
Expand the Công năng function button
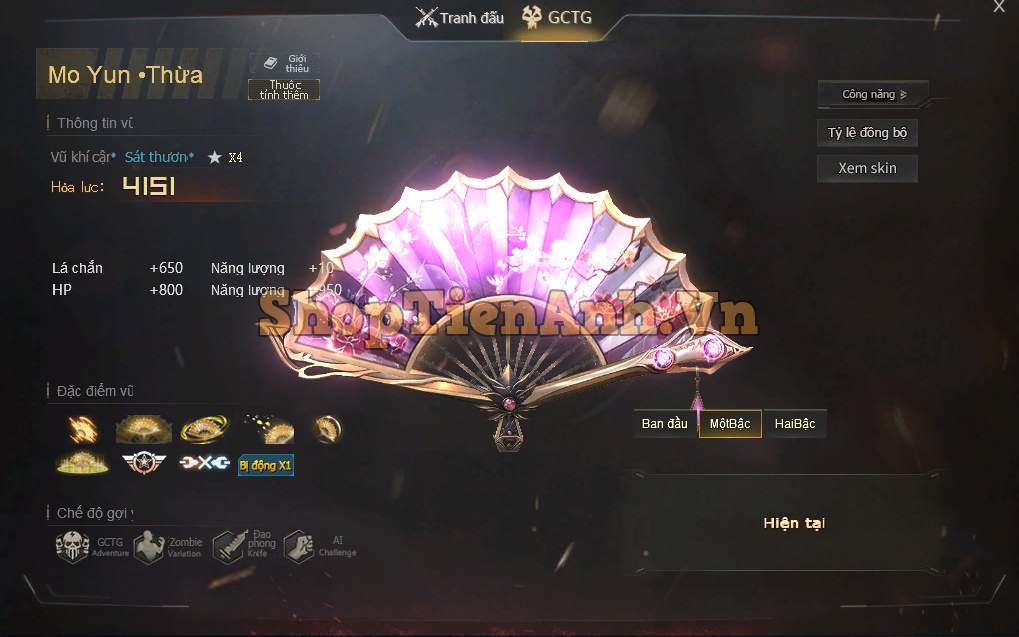click(x=873, y=94)
